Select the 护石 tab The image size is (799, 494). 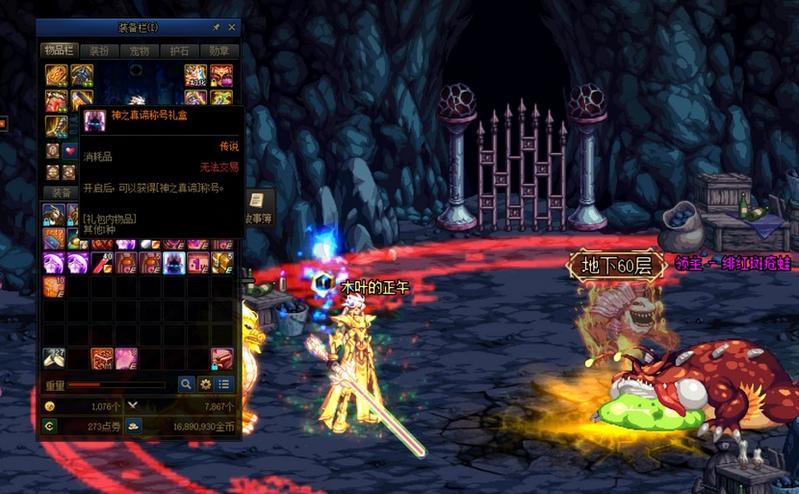[x=179, y=50]
